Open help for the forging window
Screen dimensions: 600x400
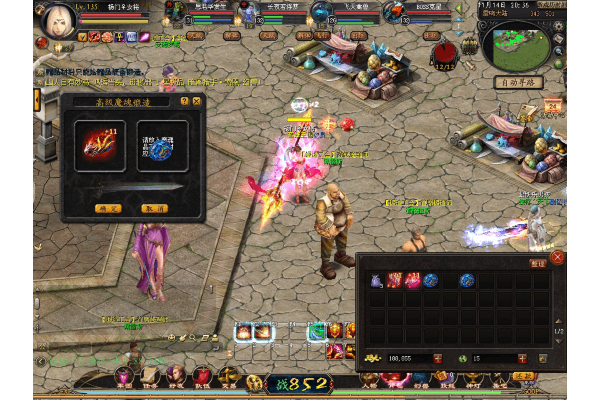point(184,101)
